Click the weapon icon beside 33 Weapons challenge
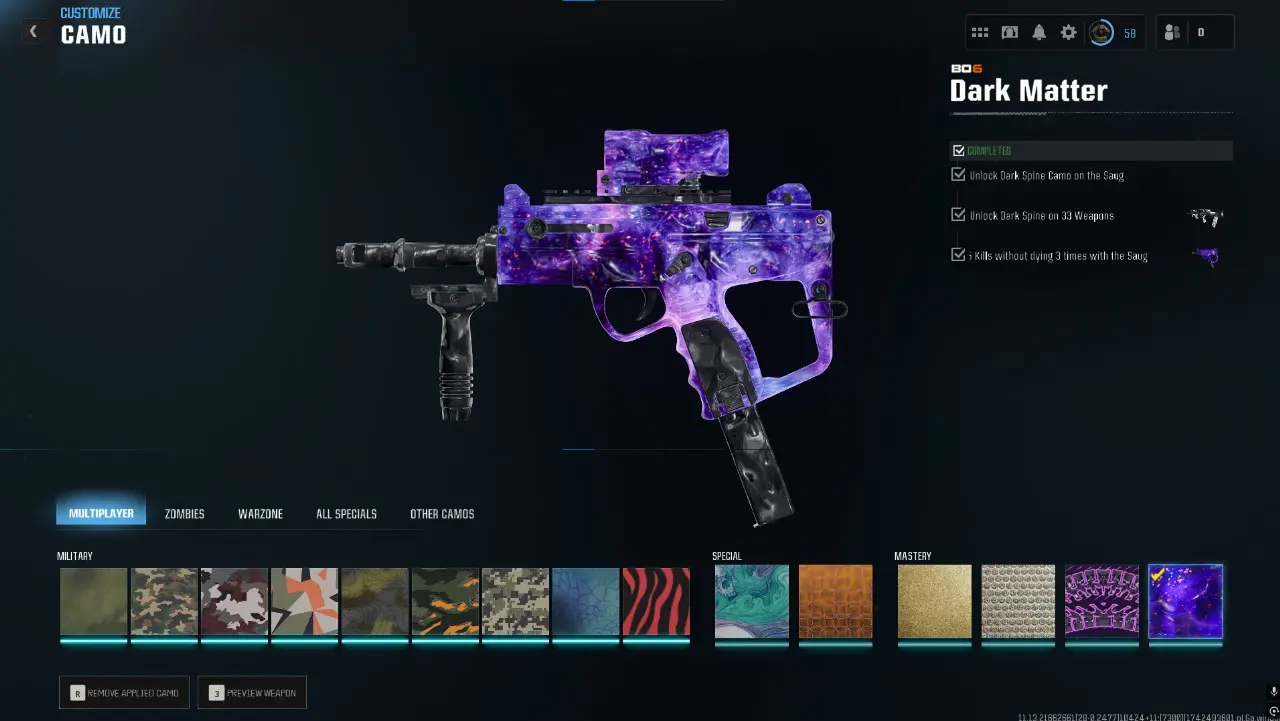Viewport: 1280px width, 721px height. [x=1206, y=216]
